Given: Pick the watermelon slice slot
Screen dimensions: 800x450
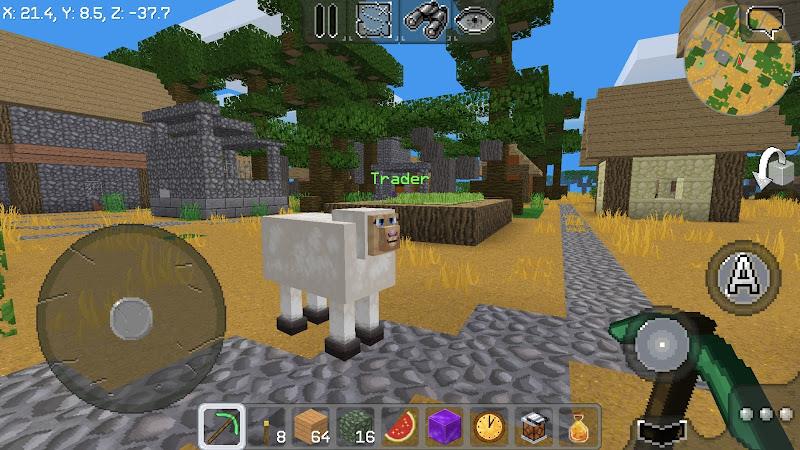Looking at the screenshot, I should coord(399,426).
